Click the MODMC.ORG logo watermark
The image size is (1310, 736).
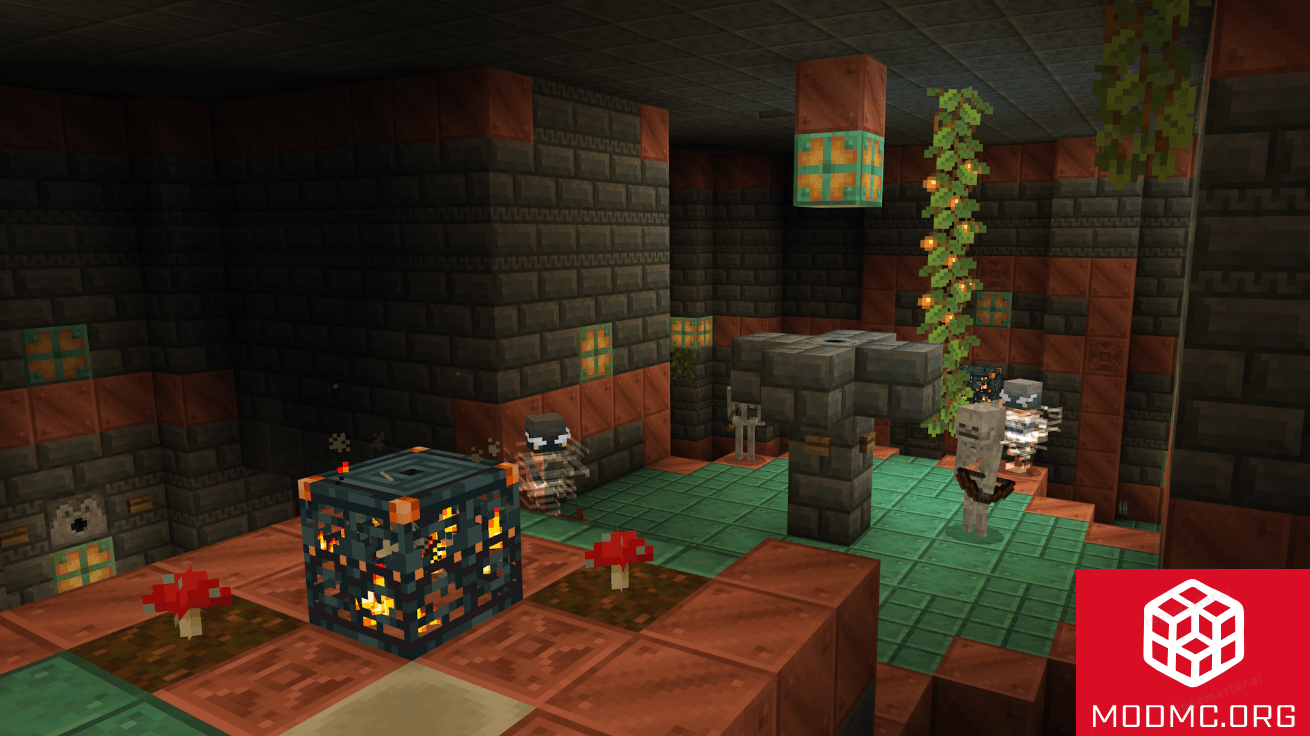1192,652
